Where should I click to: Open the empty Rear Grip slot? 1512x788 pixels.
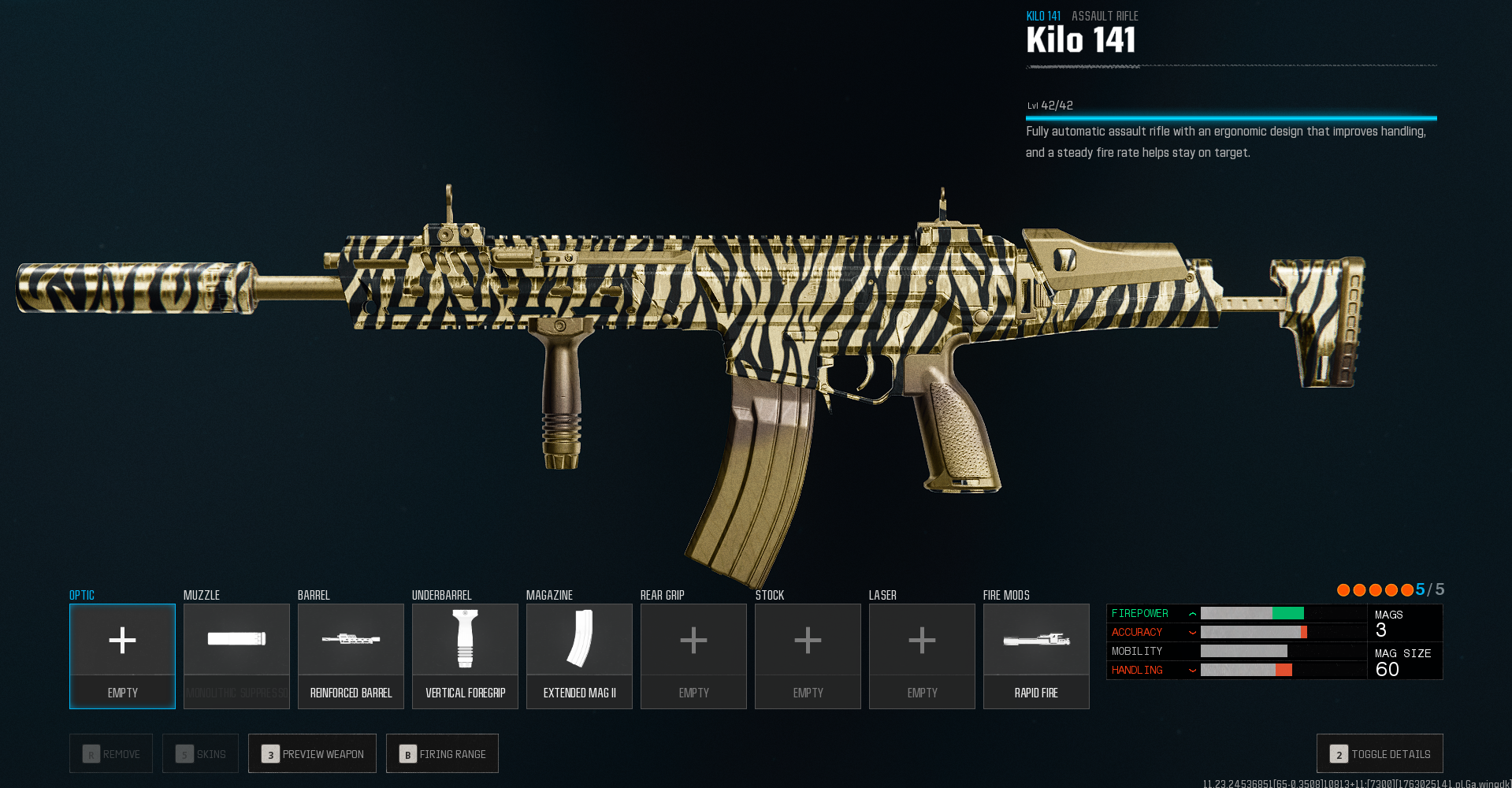(x=693, y=656)
